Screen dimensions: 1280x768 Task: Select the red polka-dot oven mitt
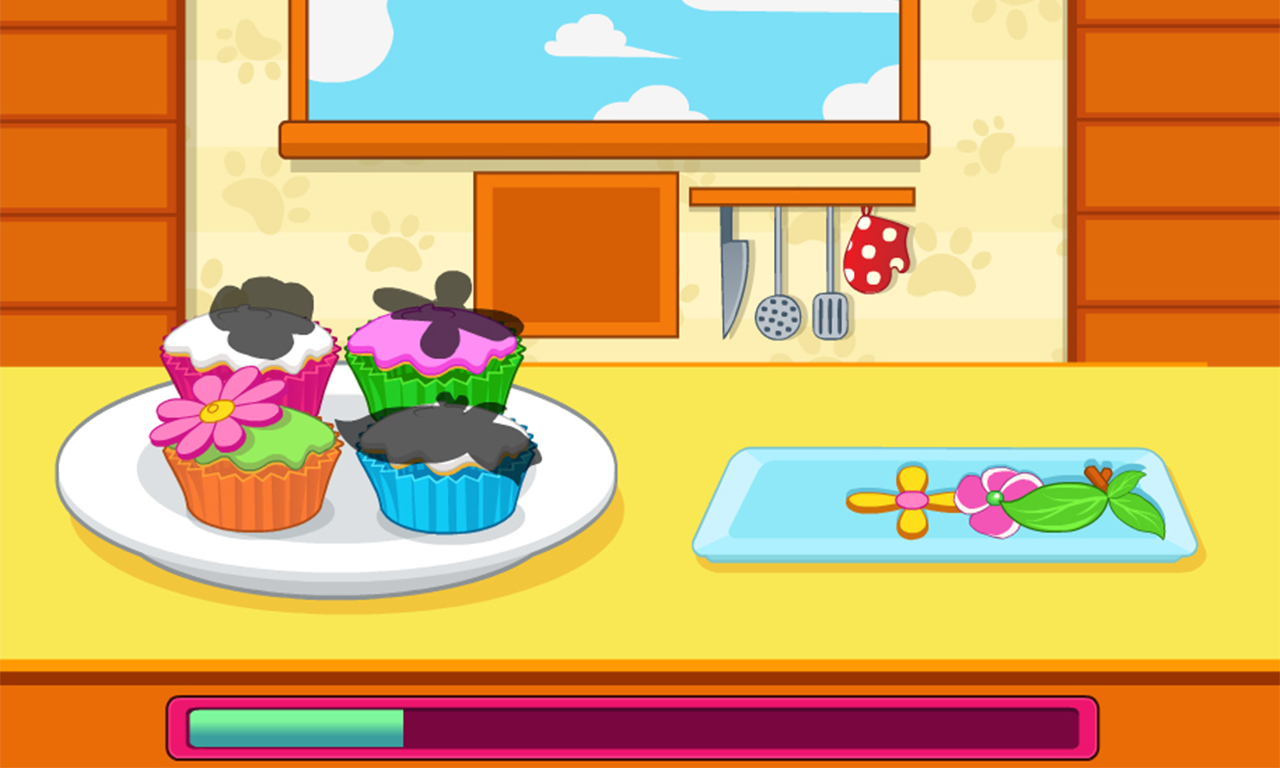[x=875, y=250]
